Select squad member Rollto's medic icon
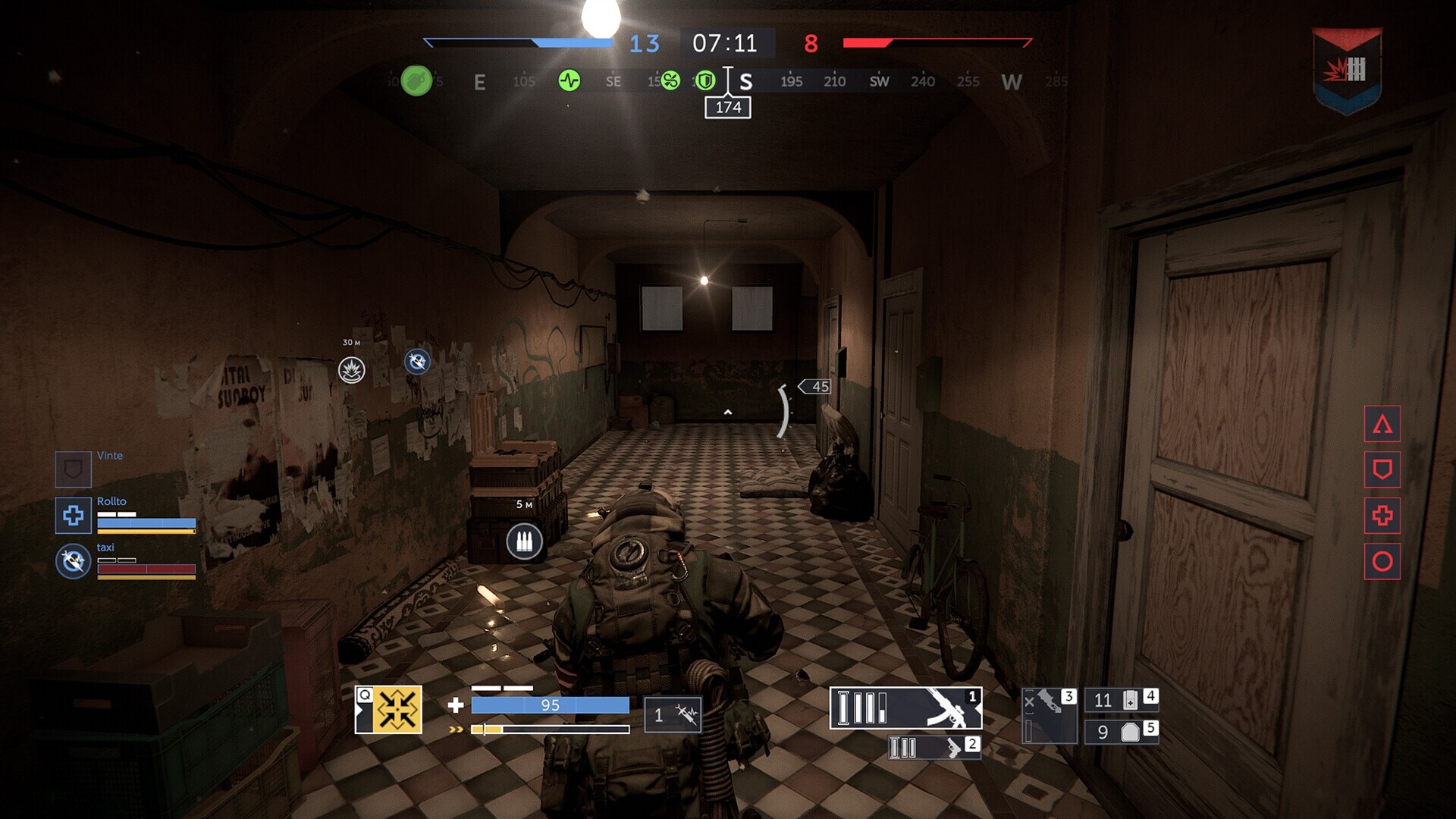The width and height of the screenshot is (1456, 819). [x=74, y=516]
